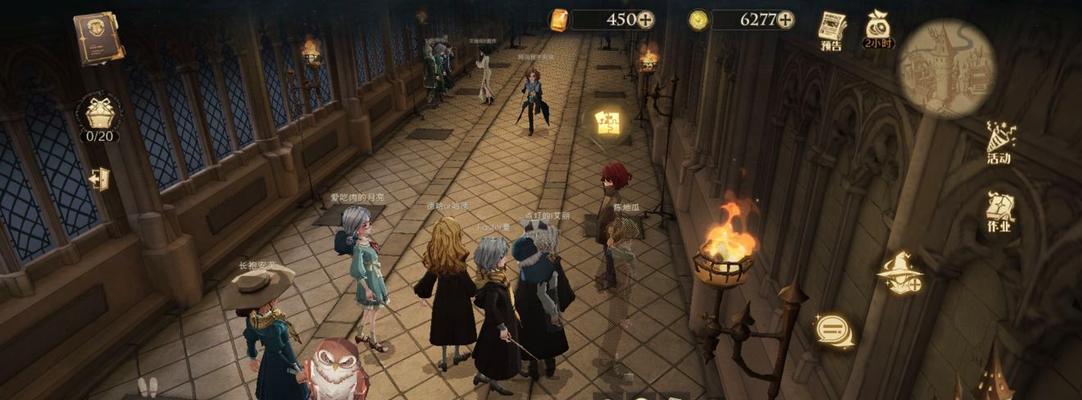Tap the wizard hat plus icon
This screenshot has width=1082, height=400.
pos(900,273)
